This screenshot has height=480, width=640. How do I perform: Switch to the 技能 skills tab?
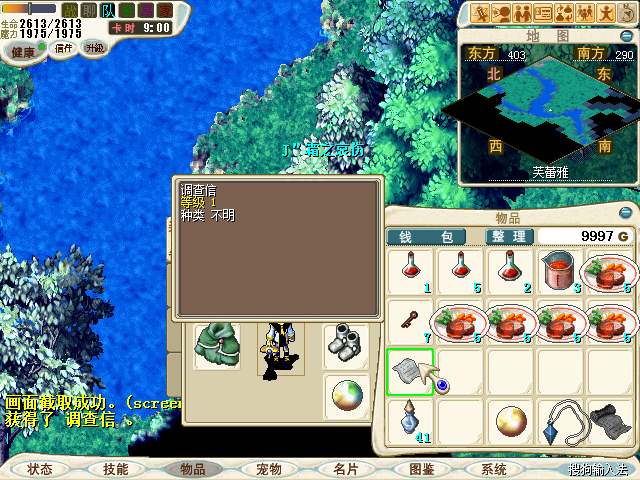(115, 468)
